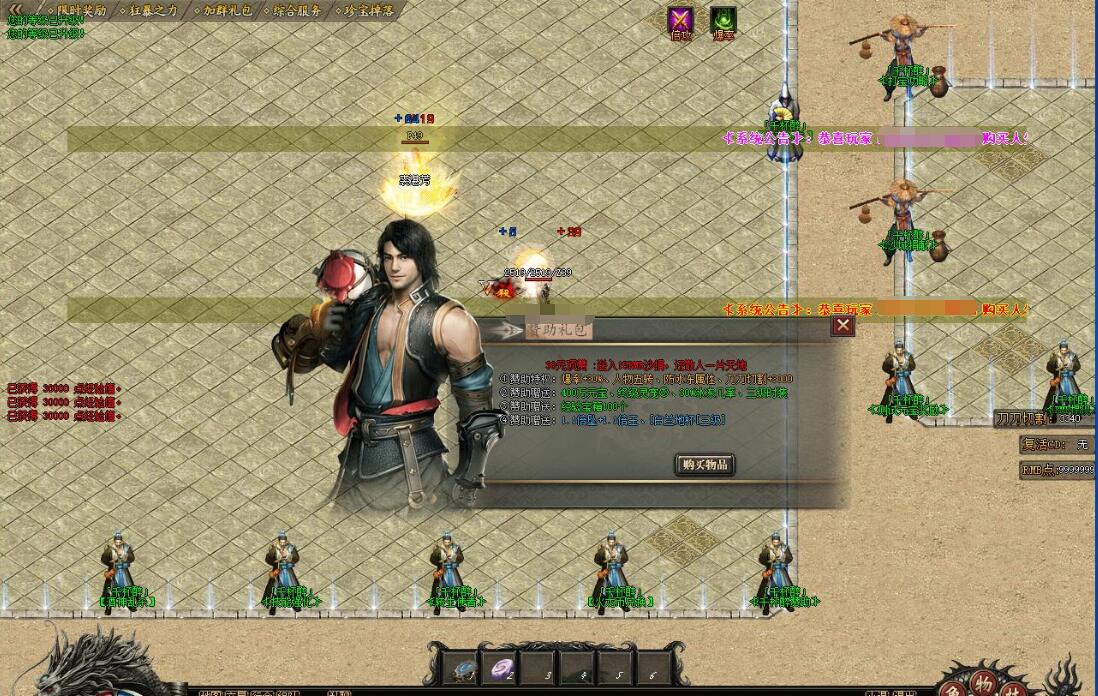1098x696 pixels.
Task: Open the 限时奖励 menu
Action: [79, 10]
